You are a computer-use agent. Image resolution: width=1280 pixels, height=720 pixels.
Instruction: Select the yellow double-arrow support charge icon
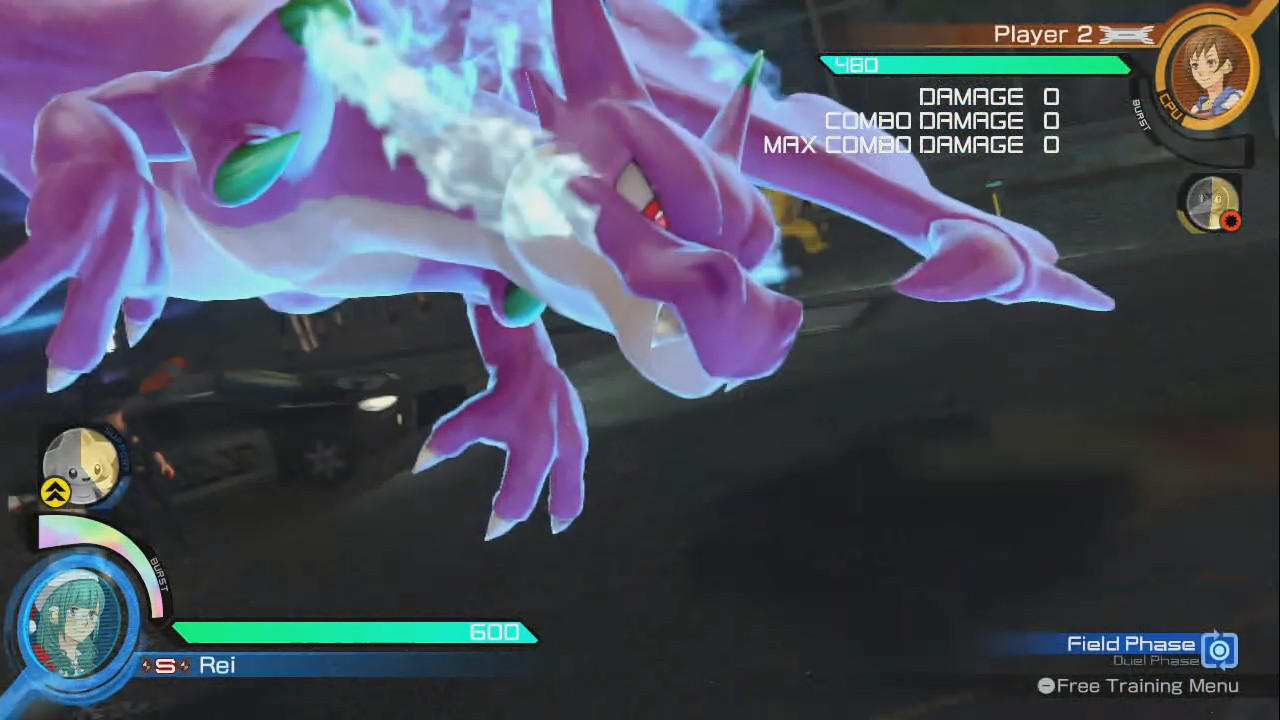[x=56, y=492]
